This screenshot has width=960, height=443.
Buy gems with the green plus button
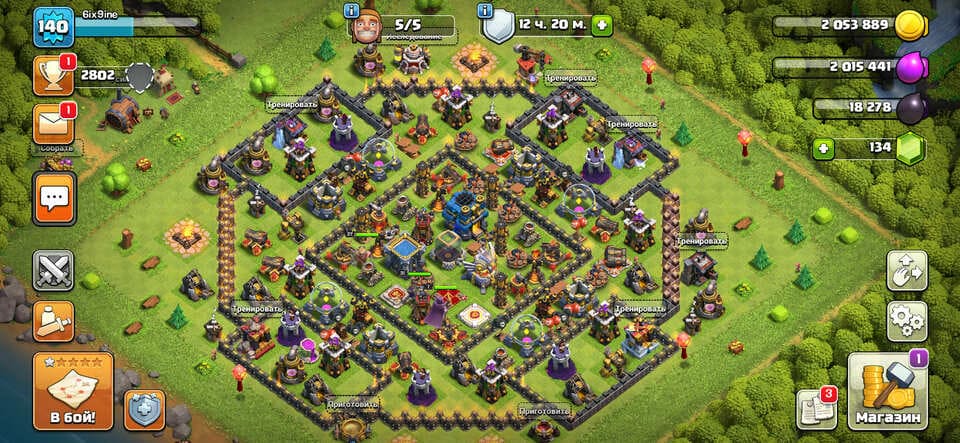click(824, 149)
